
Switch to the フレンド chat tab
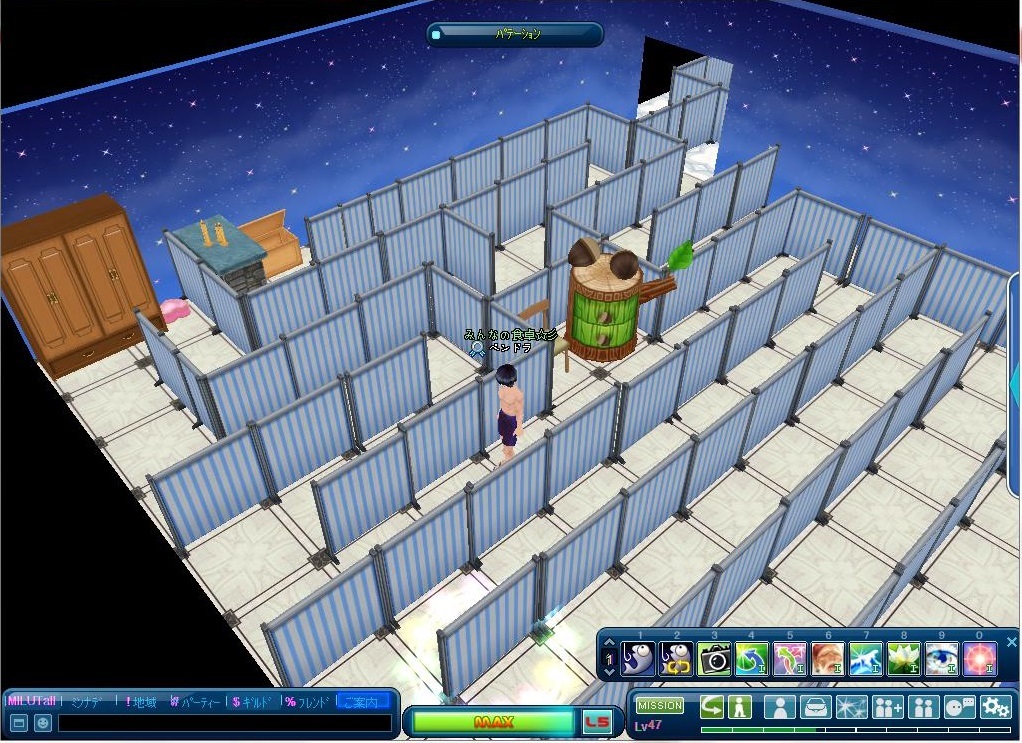[x=308, y=702]
